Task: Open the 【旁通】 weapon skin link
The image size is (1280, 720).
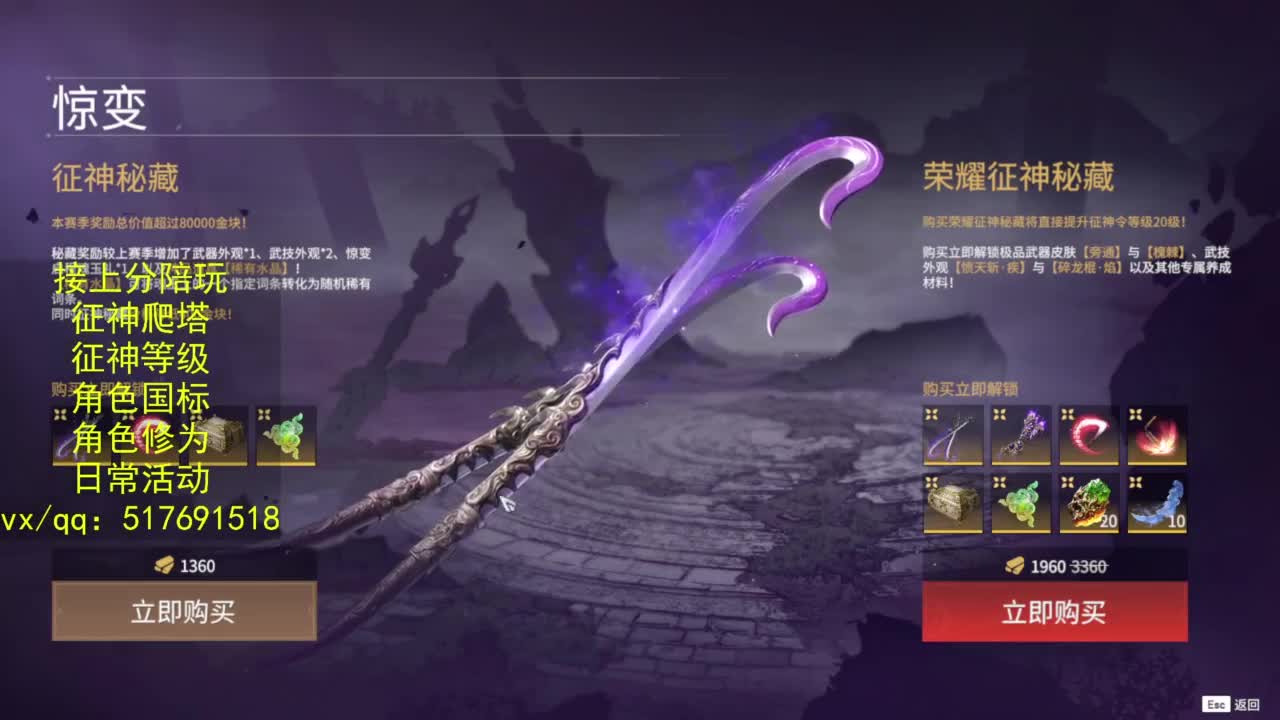Action: tap(1102, 251)
